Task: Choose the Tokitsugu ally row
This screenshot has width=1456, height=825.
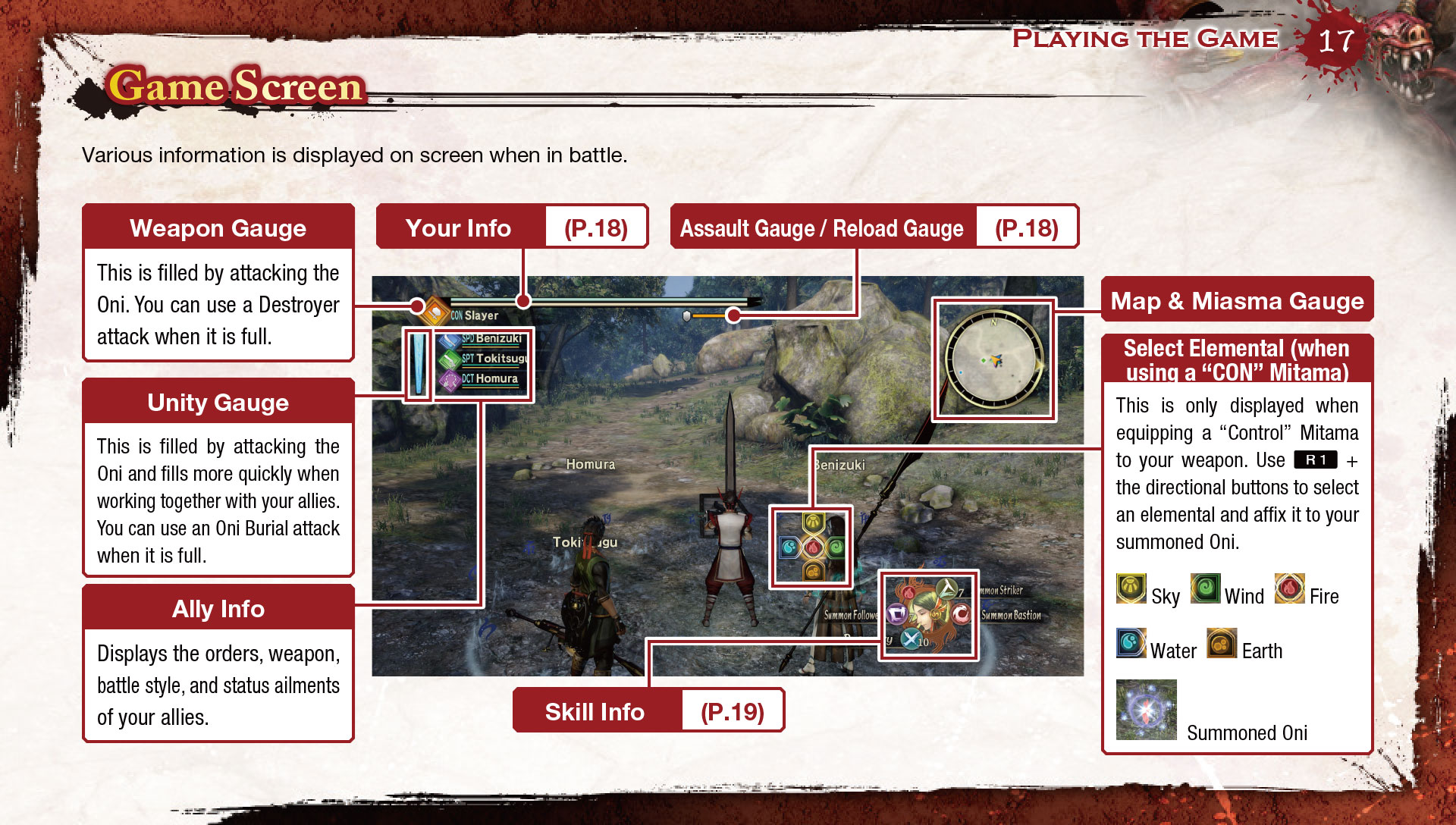Action: pos(487,359)
